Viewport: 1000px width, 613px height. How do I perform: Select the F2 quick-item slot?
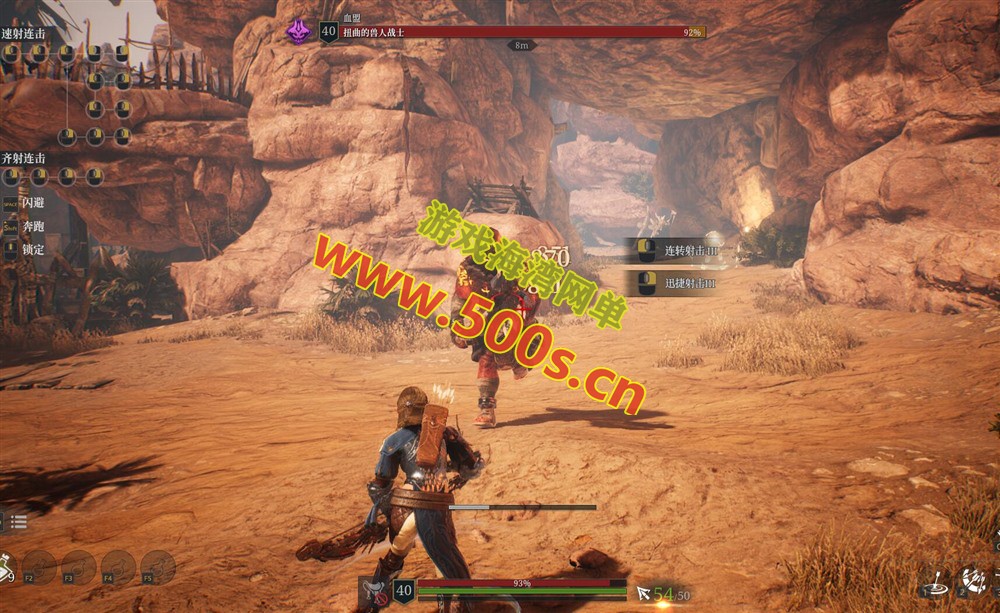click(40, 567)
